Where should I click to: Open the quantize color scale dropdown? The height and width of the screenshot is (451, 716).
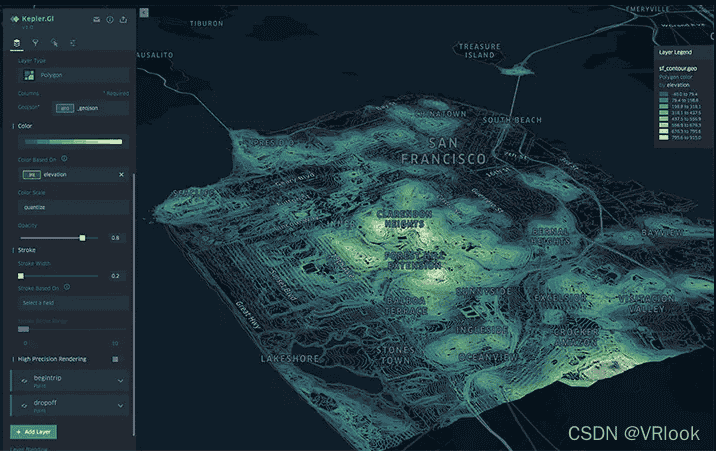[74, 207]
